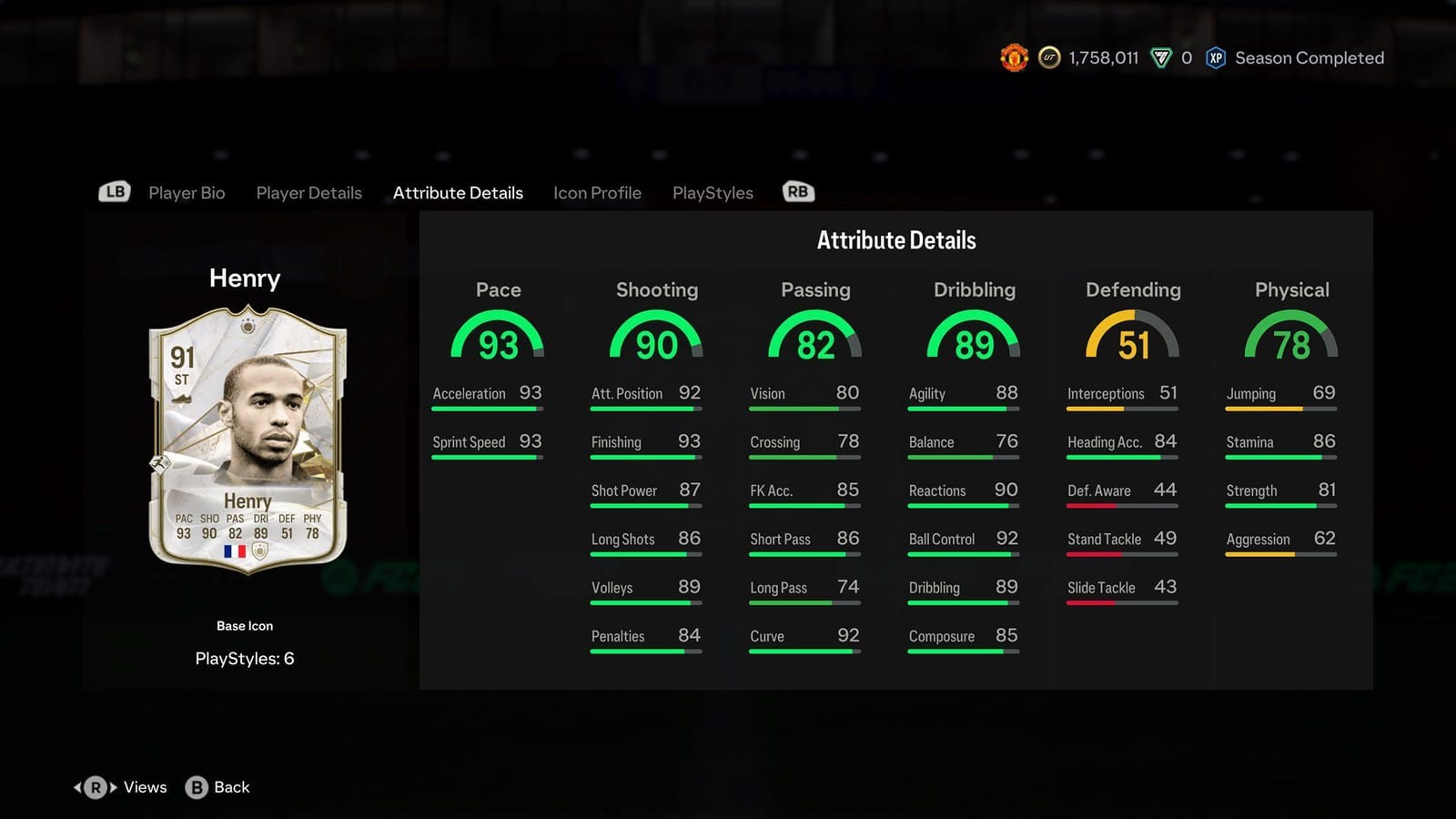Switch to the Player Details tab
The height and width of the screenshot is (819, 1456).
[x=308, y=193]
